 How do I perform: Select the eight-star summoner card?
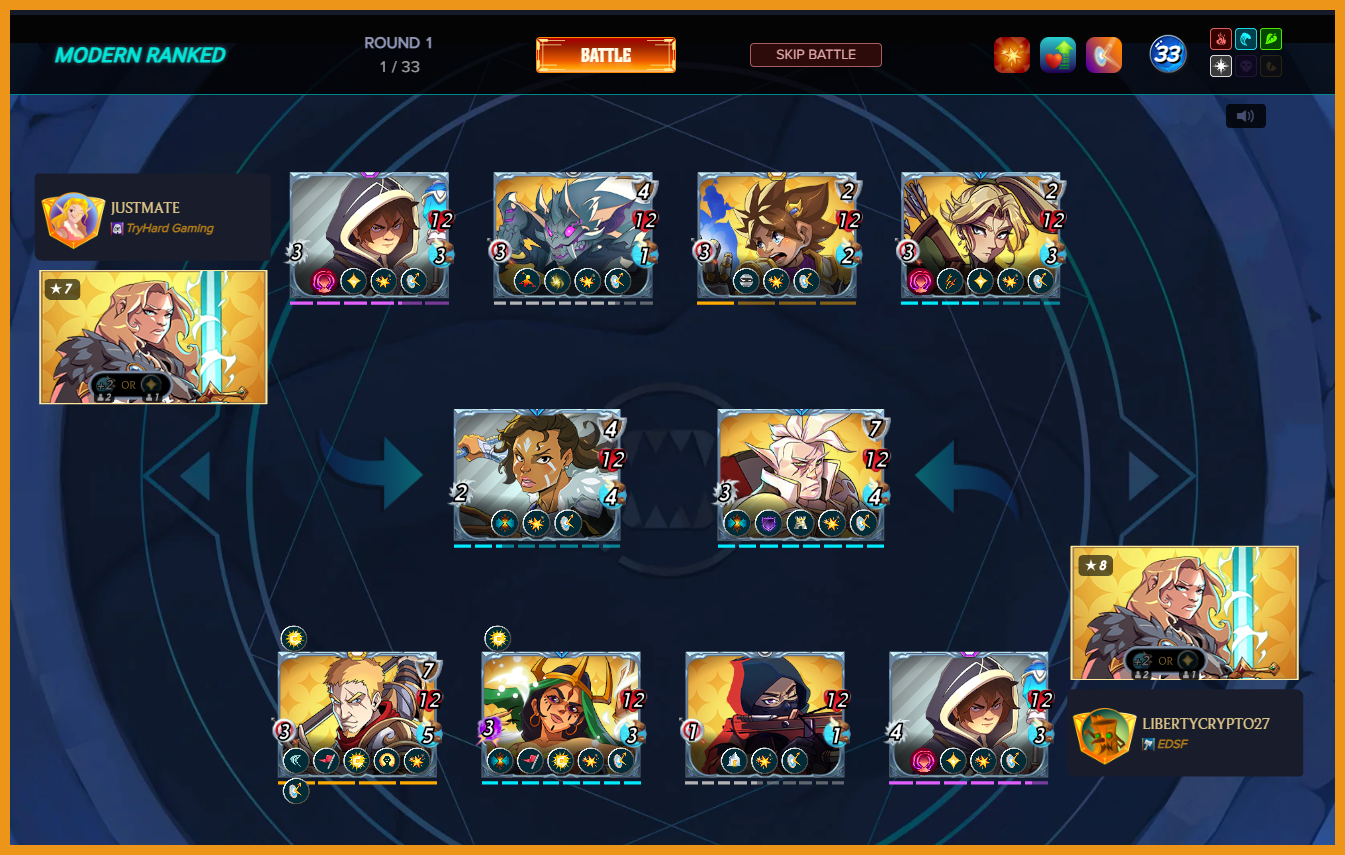(1184, 612)
